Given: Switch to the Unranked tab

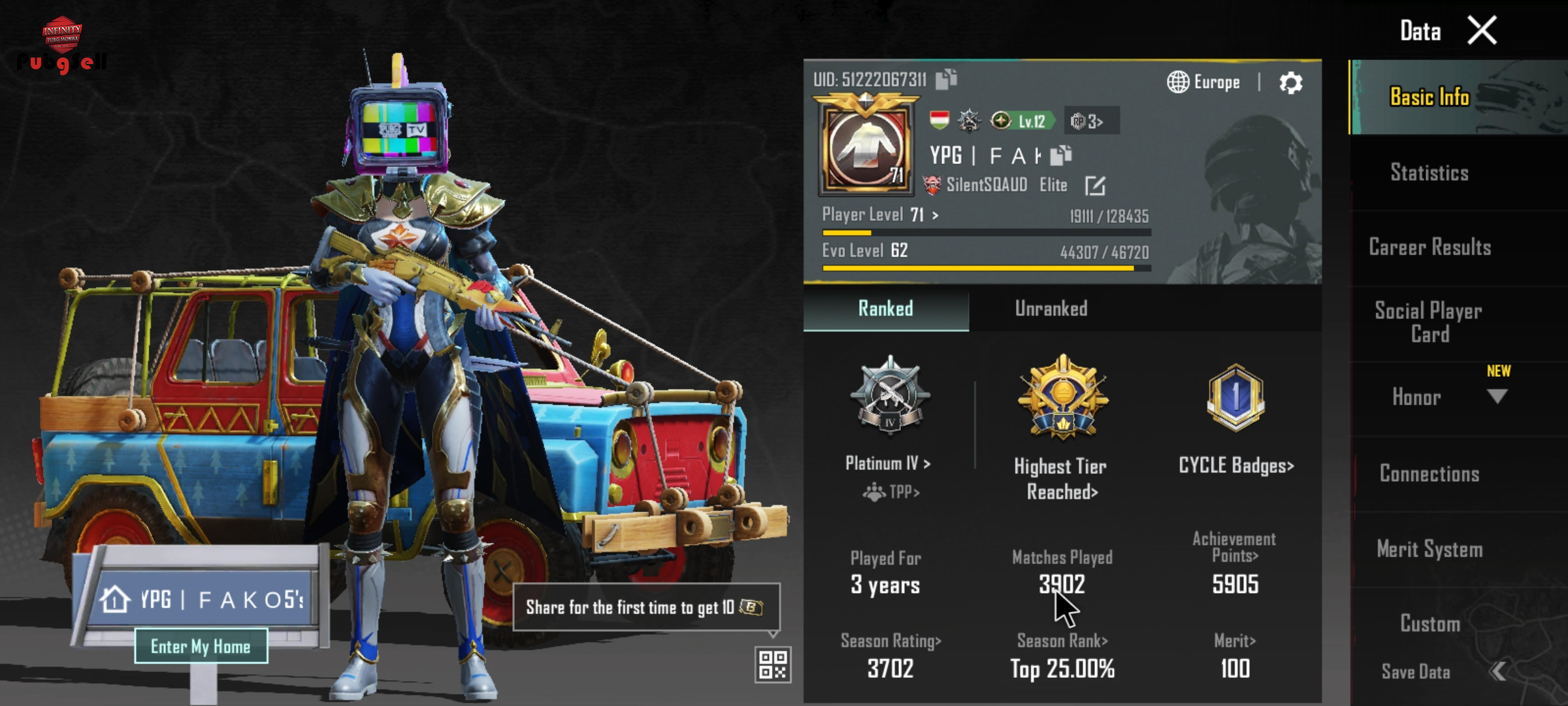Looking at the screenshot, I should coord(1051,309).
